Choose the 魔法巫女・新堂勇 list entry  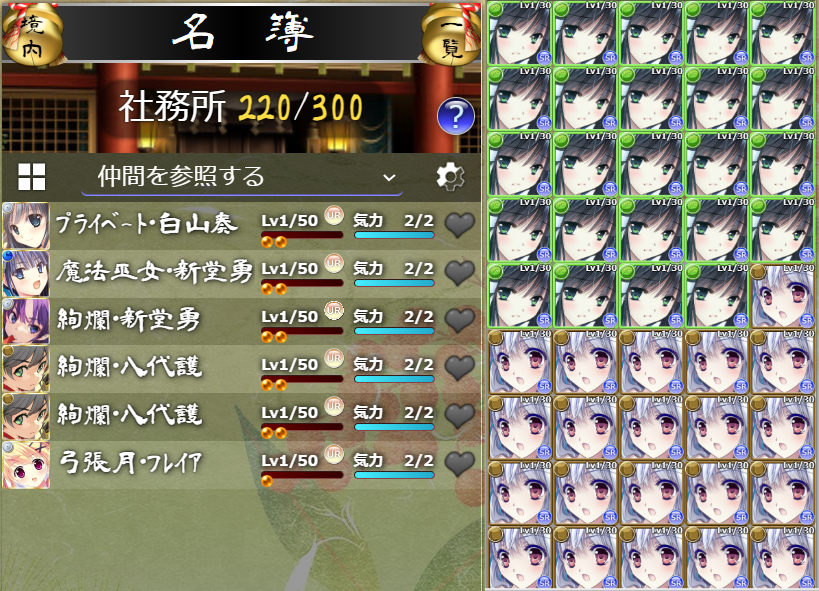click(155, 272)
